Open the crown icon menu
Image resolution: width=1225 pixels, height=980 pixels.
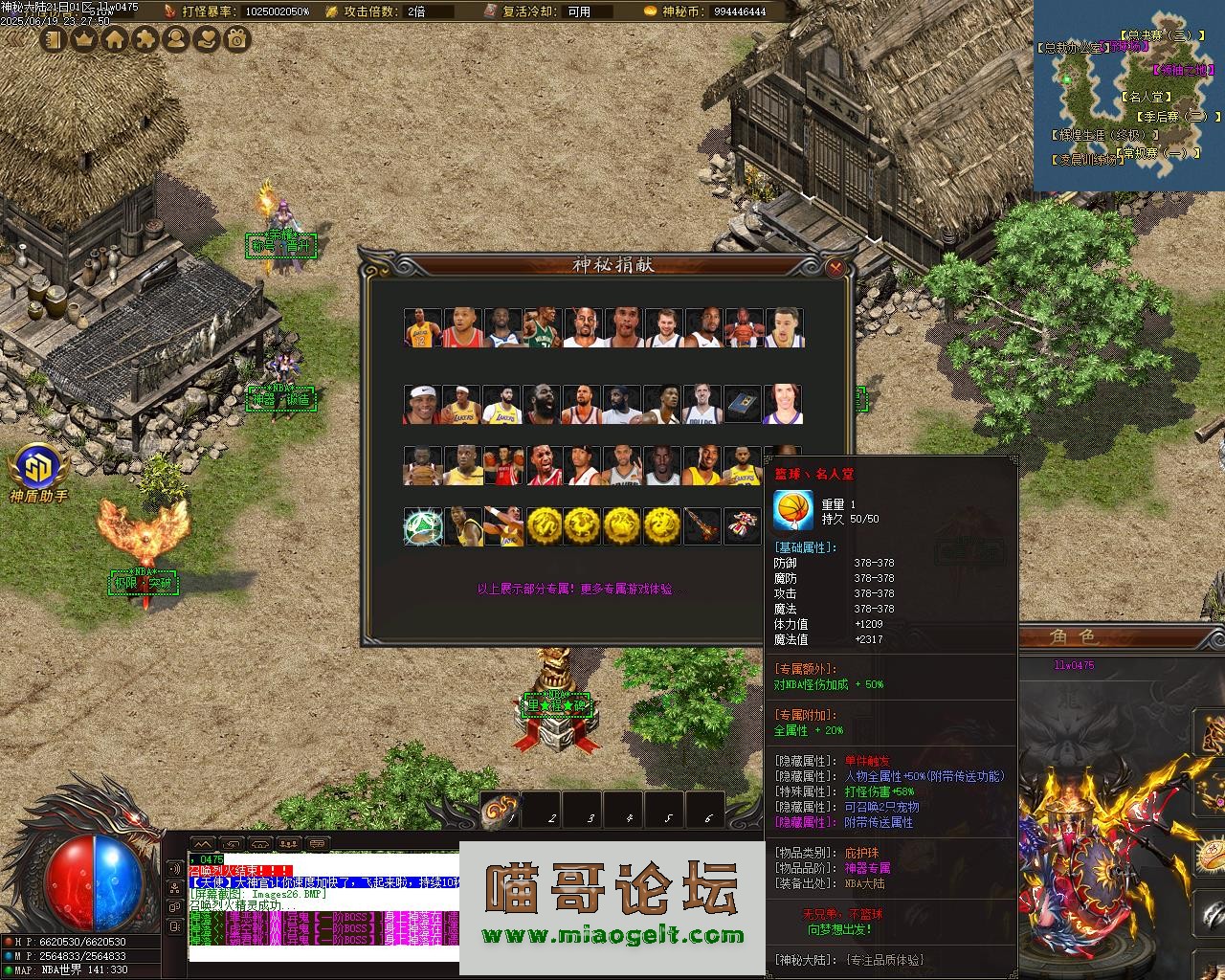[x=84, y=39]
